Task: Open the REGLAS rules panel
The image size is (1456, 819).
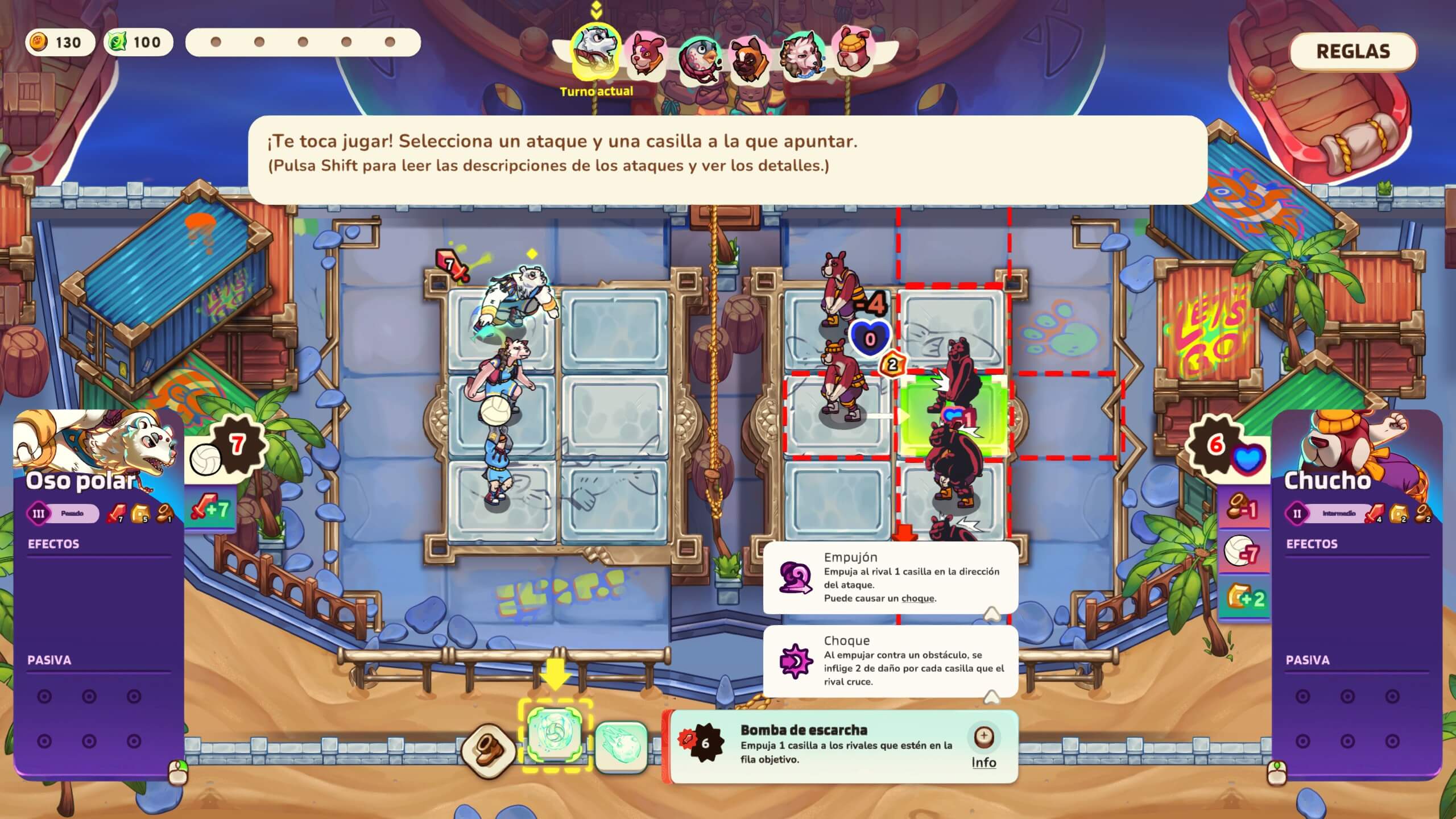Action: pos(1352,52)
